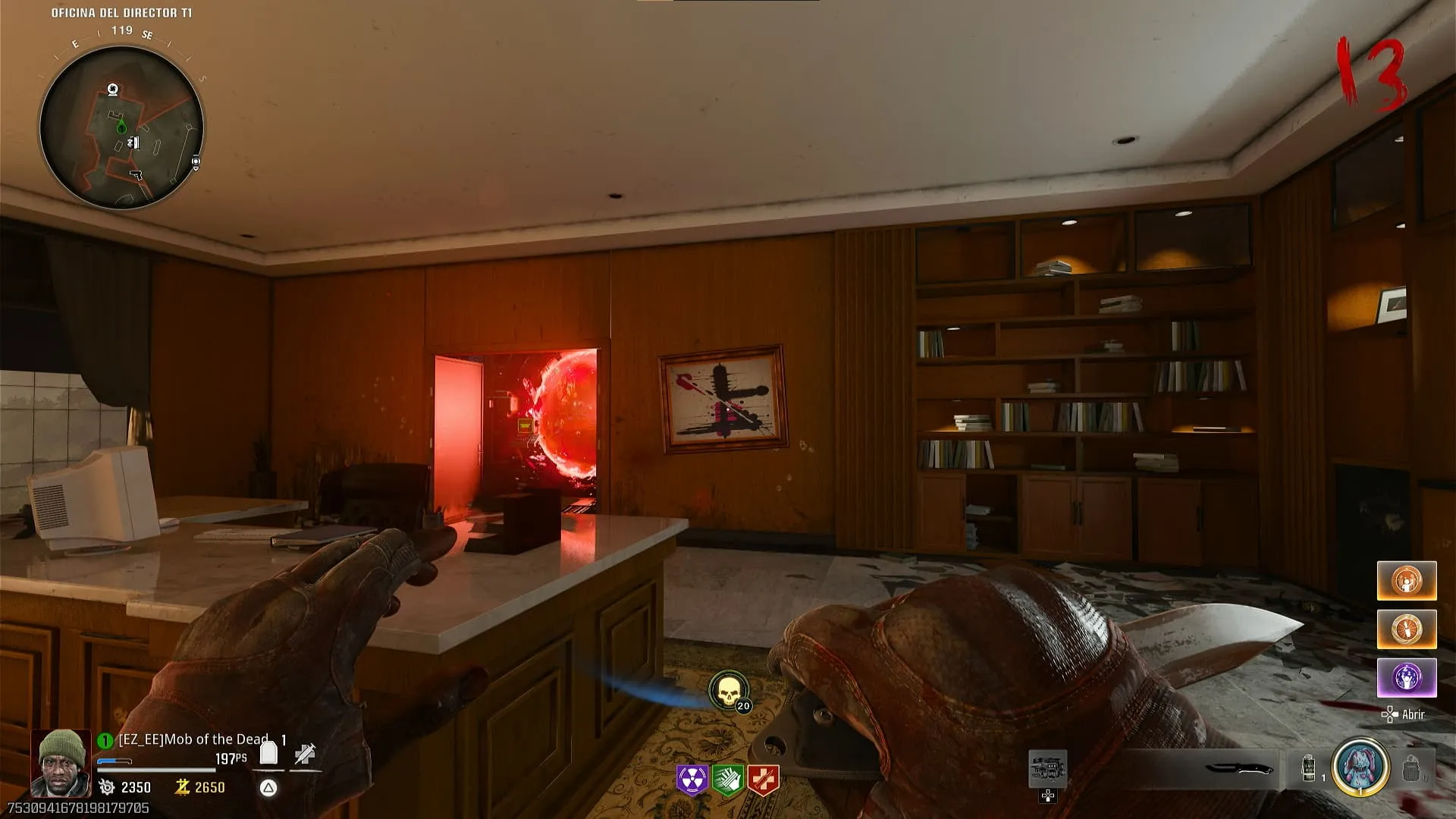Select the purple radiation perk icon
This screenshot has height=819, width=1456.
pos(692,780)
